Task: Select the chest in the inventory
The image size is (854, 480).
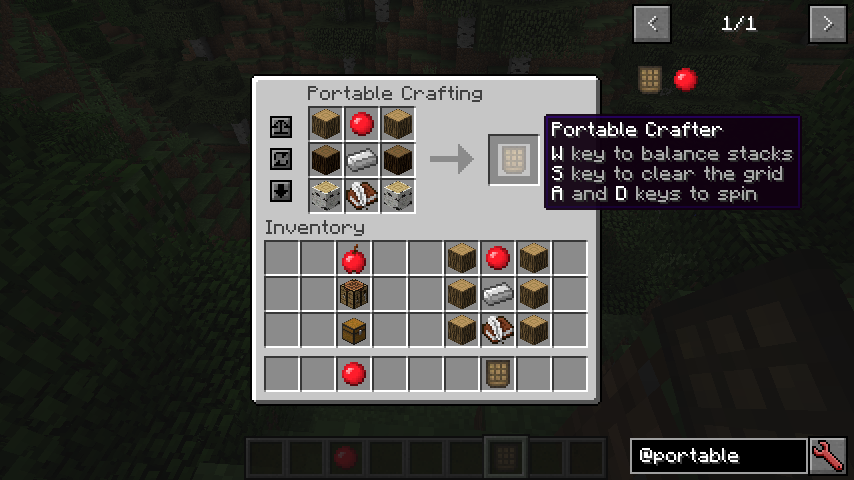Action: tap(352, 329)
